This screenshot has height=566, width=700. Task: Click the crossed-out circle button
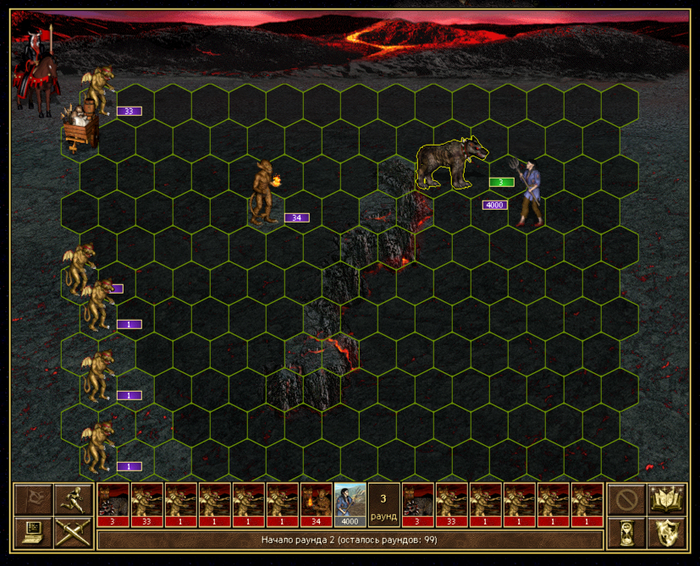(x=625, y=499)
